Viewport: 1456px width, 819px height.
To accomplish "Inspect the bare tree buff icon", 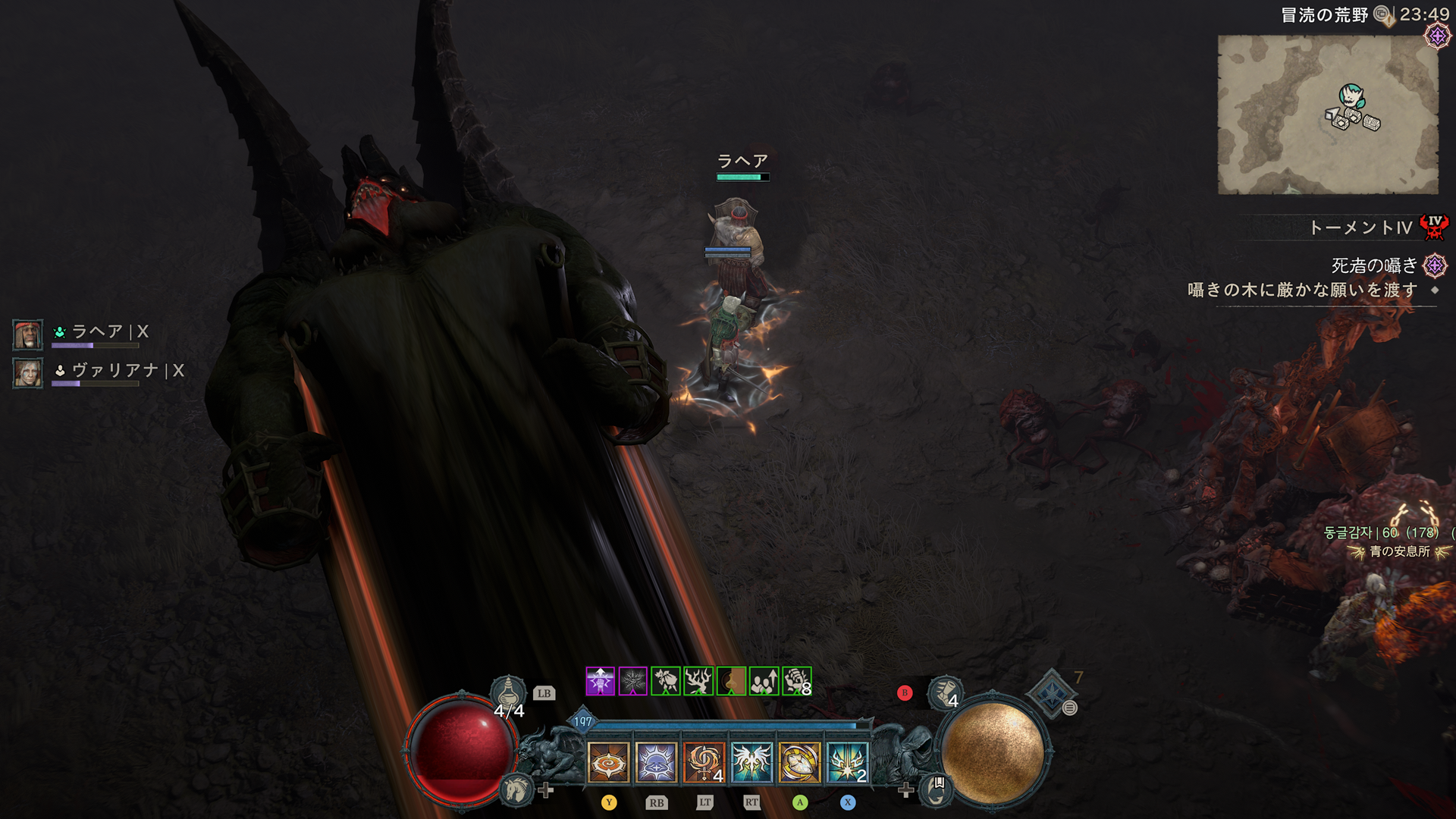I will [698, 681].
